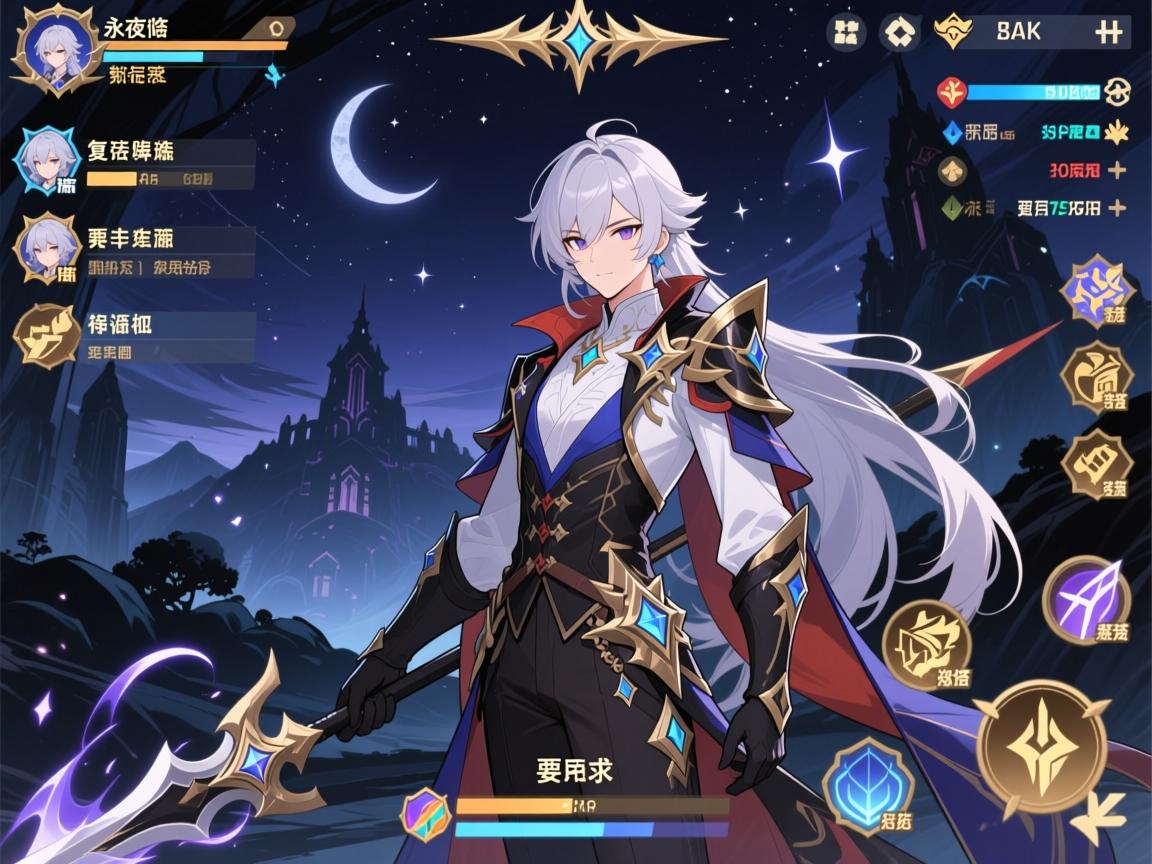Select the gold leaf icon beside the teal text
This screenshot has width=1152, height=864.
coord(1115,130)
